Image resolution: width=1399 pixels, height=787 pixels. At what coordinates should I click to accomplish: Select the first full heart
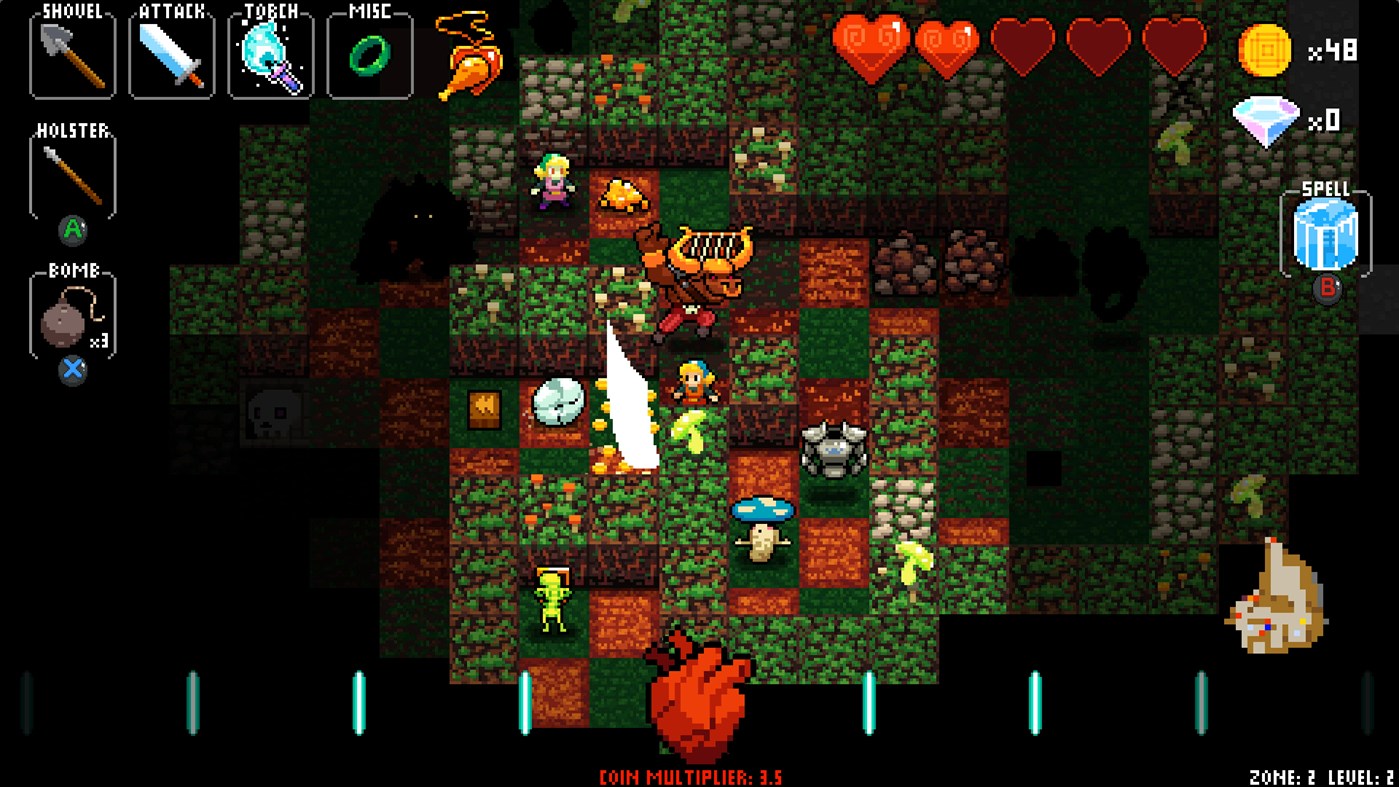click(x=869, y=45)
